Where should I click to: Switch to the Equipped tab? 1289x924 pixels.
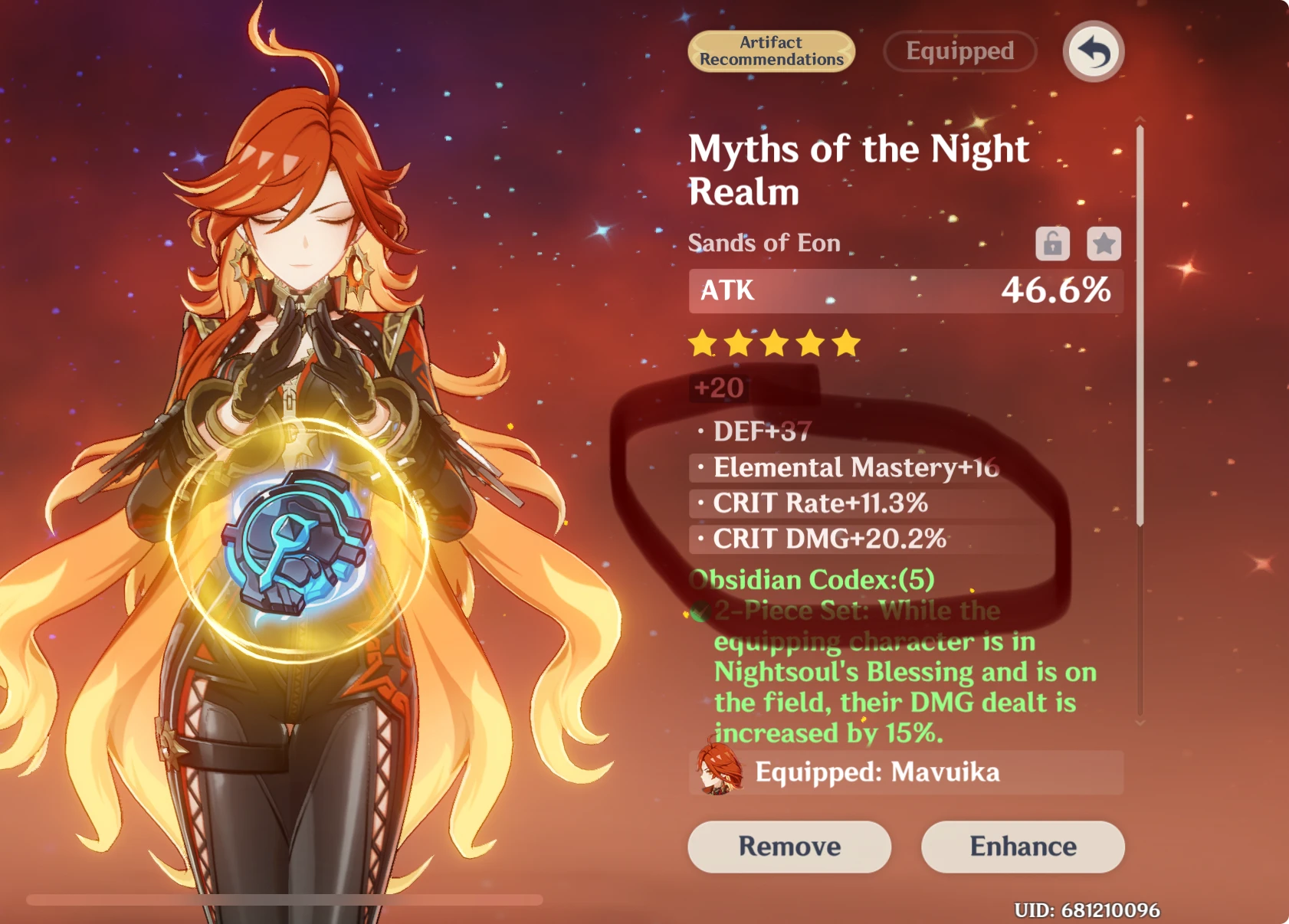pos(959,51)
